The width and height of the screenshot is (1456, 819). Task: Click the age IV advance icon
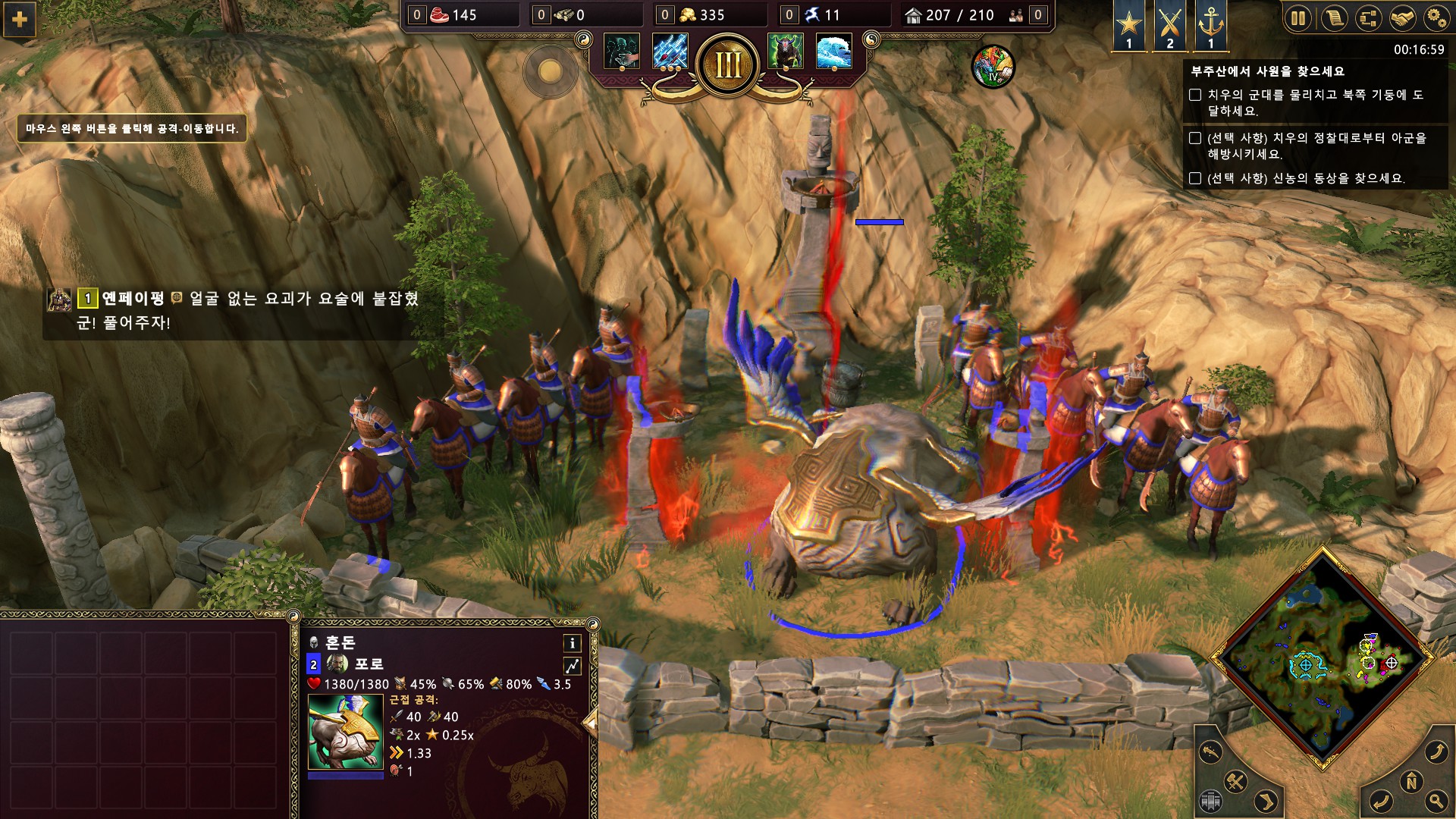pos(993,67)
